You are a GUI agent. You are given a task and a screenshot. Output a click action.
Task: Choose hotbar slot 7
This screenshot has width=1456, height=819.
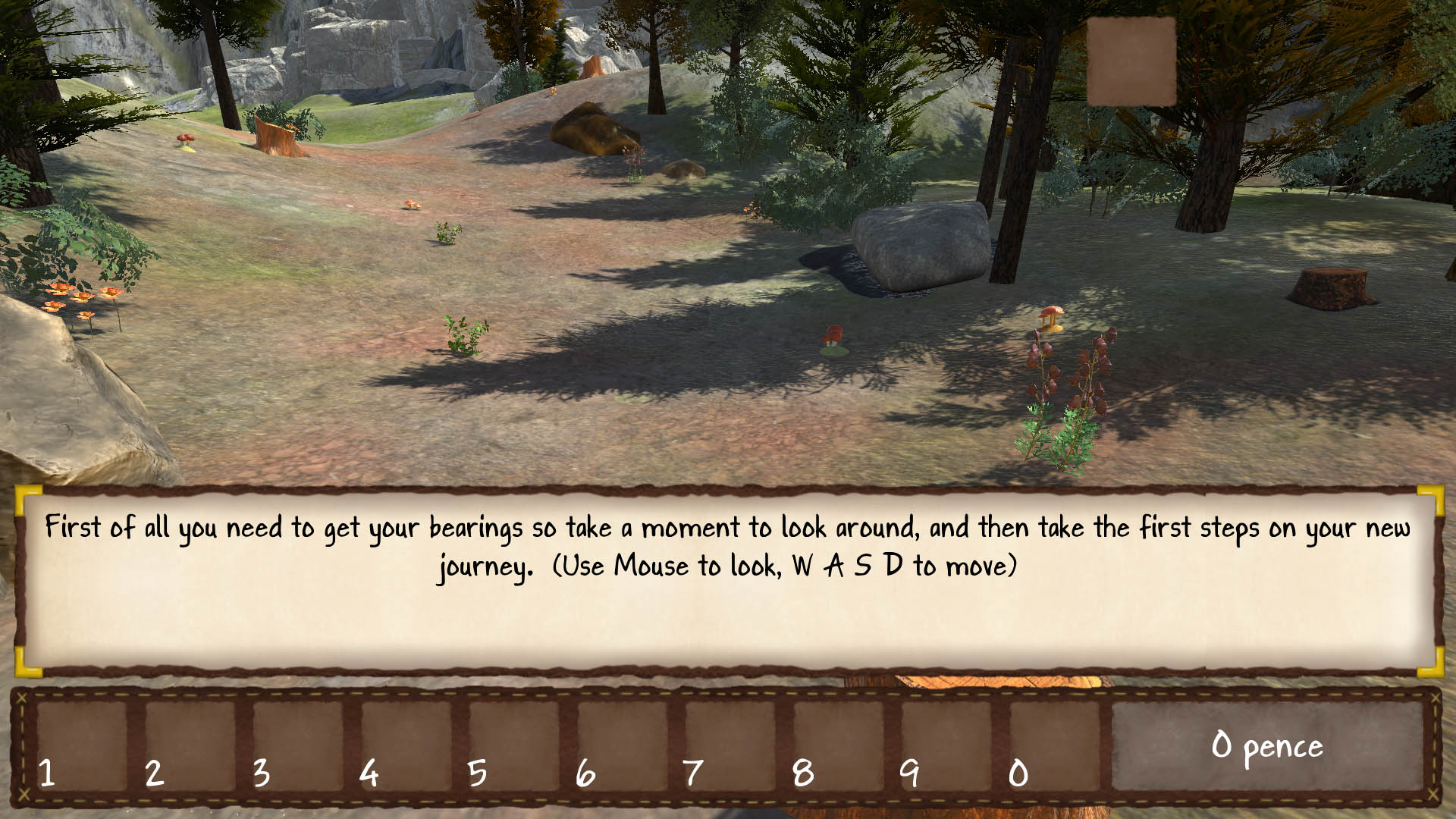pos(730,746)
